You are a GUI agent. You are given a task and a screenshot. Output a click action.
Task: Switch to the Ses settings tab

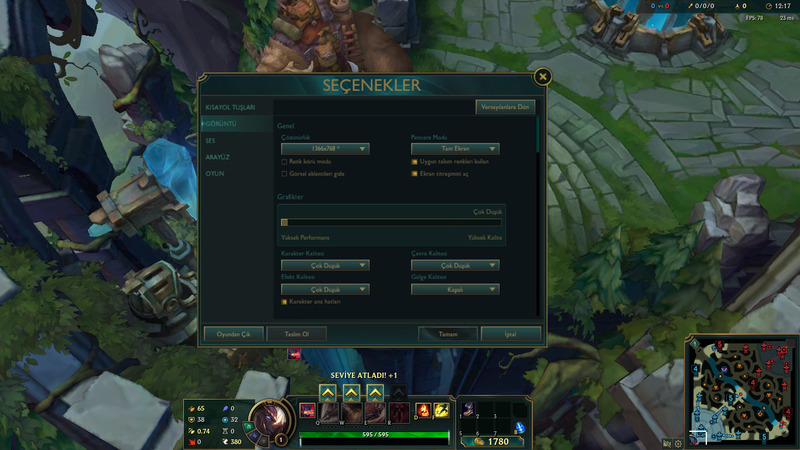[211, 140]
